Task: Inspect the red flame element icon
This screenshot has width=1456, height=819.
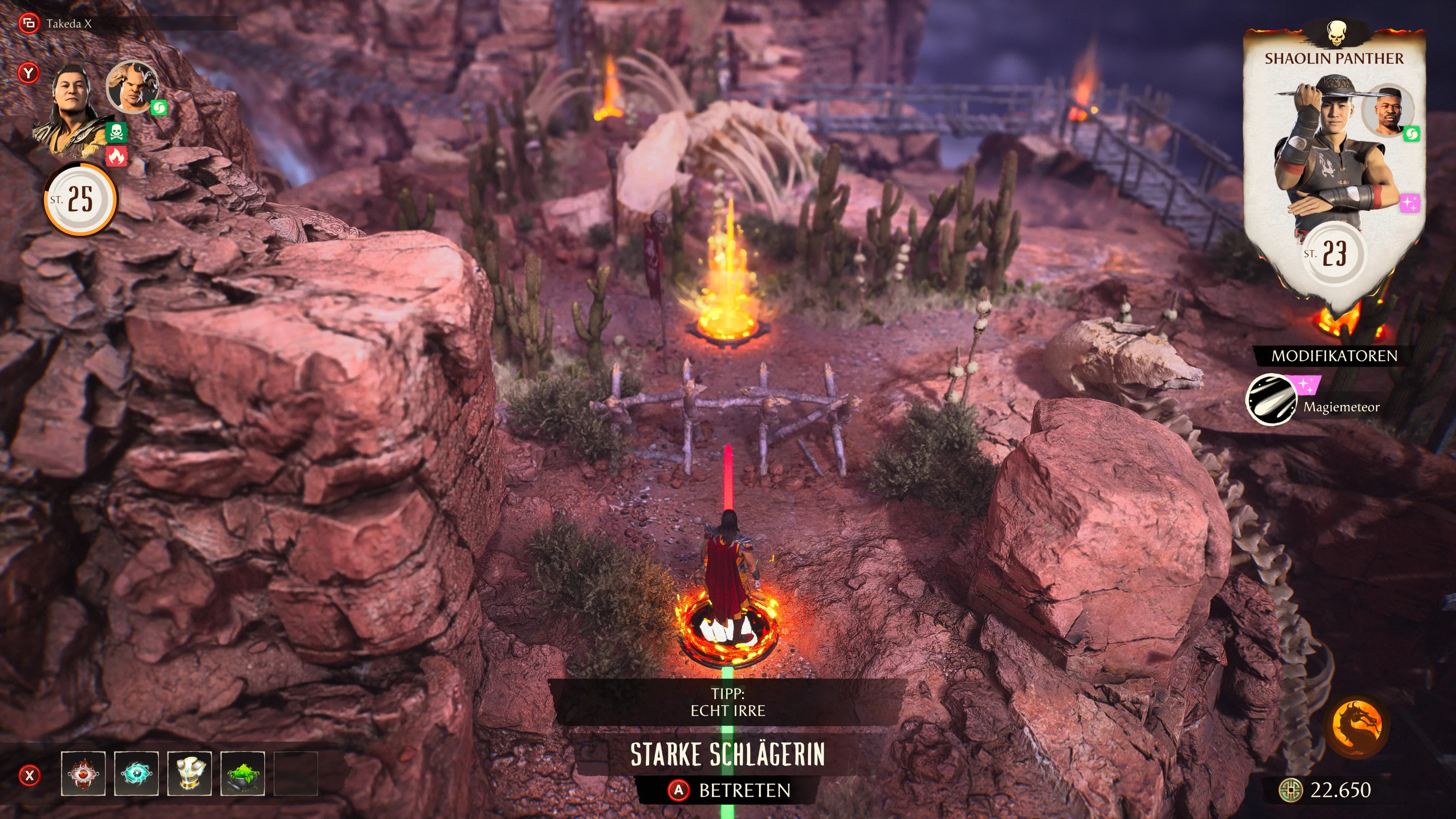Action: coord(116,156)
